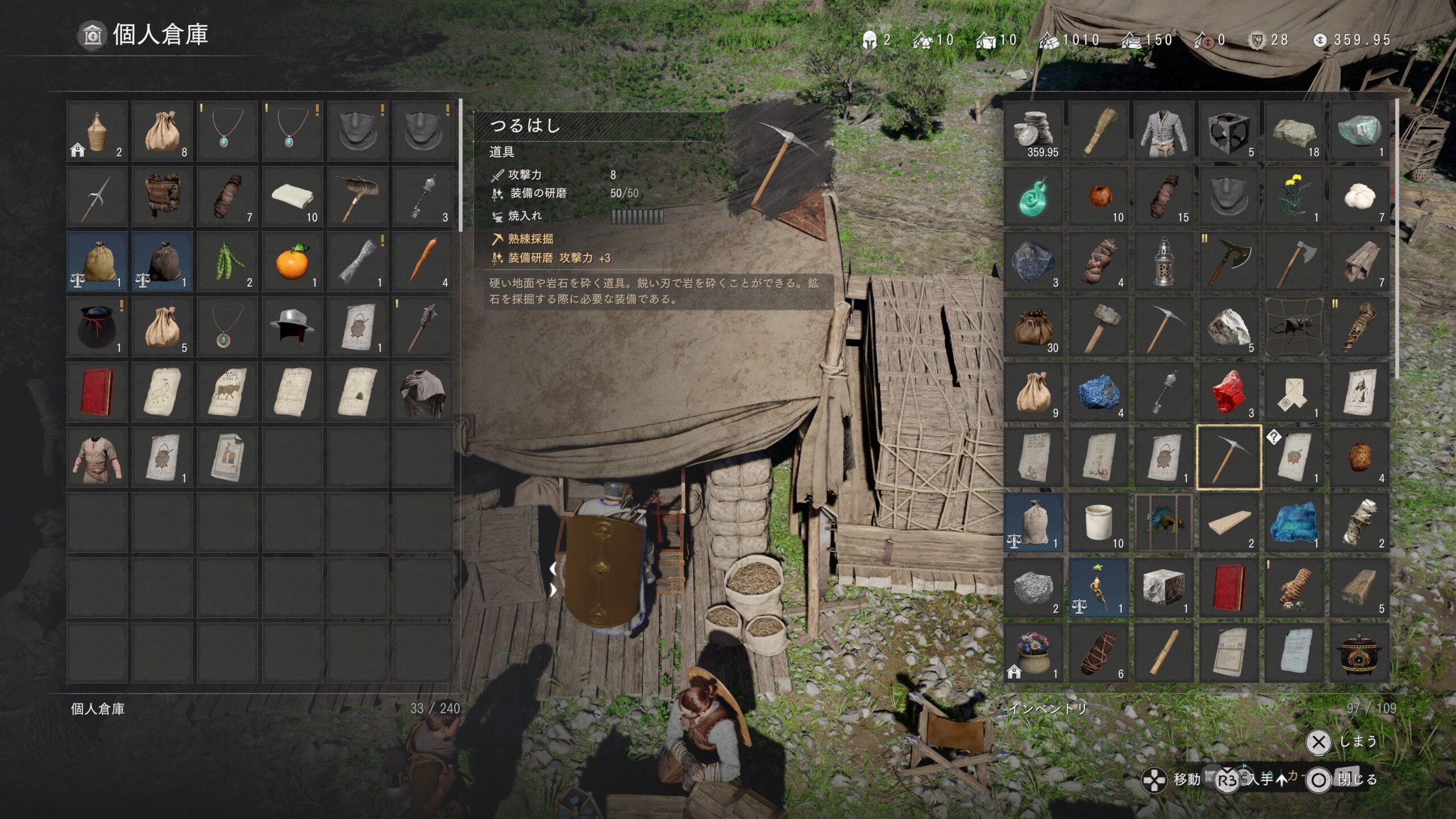Select the highlighted pickaxe in inventory
Screen dimensions: 1456x819
pyautogui.click(x=1229, y=457)
